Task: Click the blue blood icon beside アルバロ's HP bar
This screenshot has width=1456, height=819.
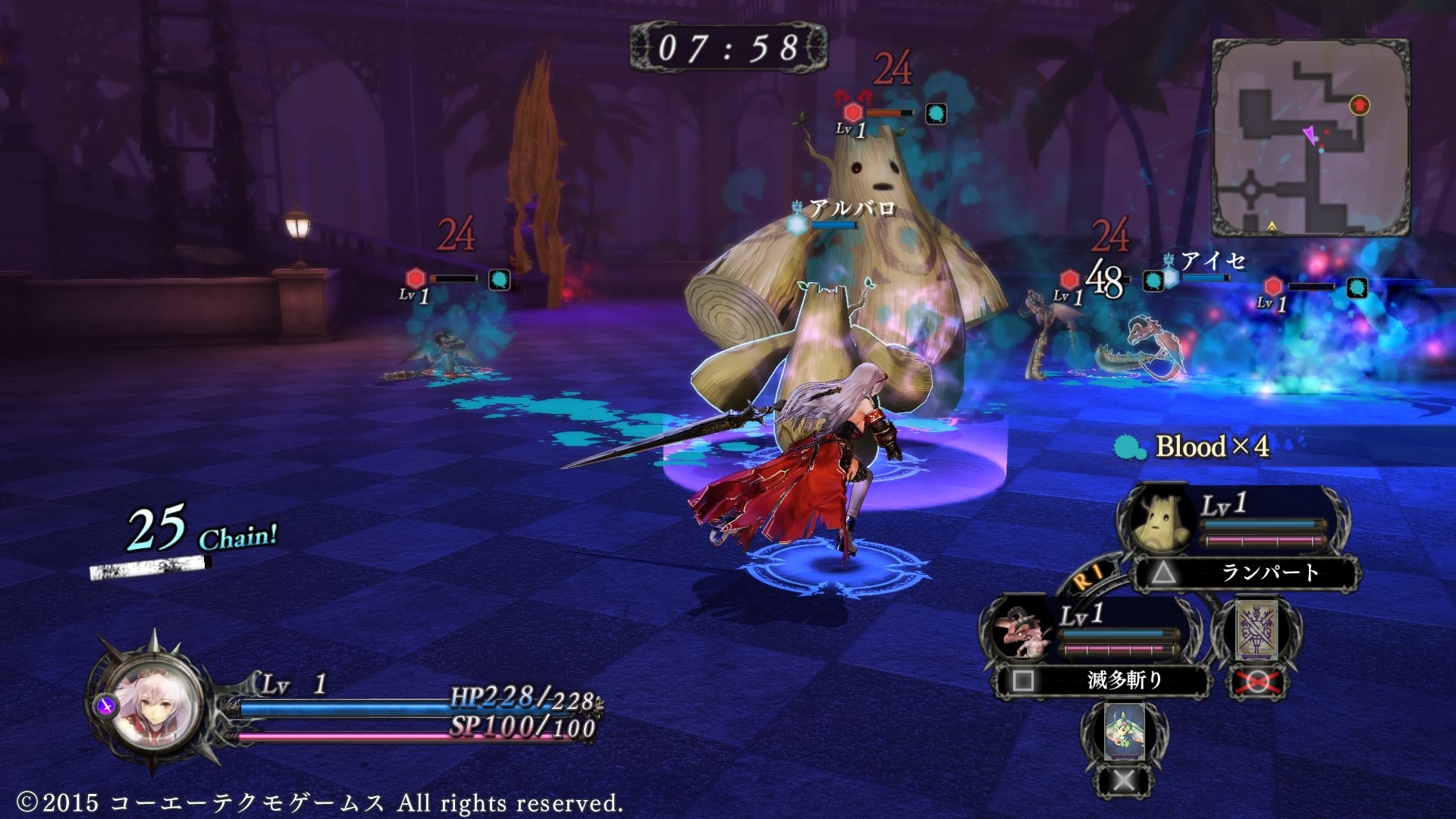Action: [797, 224]
